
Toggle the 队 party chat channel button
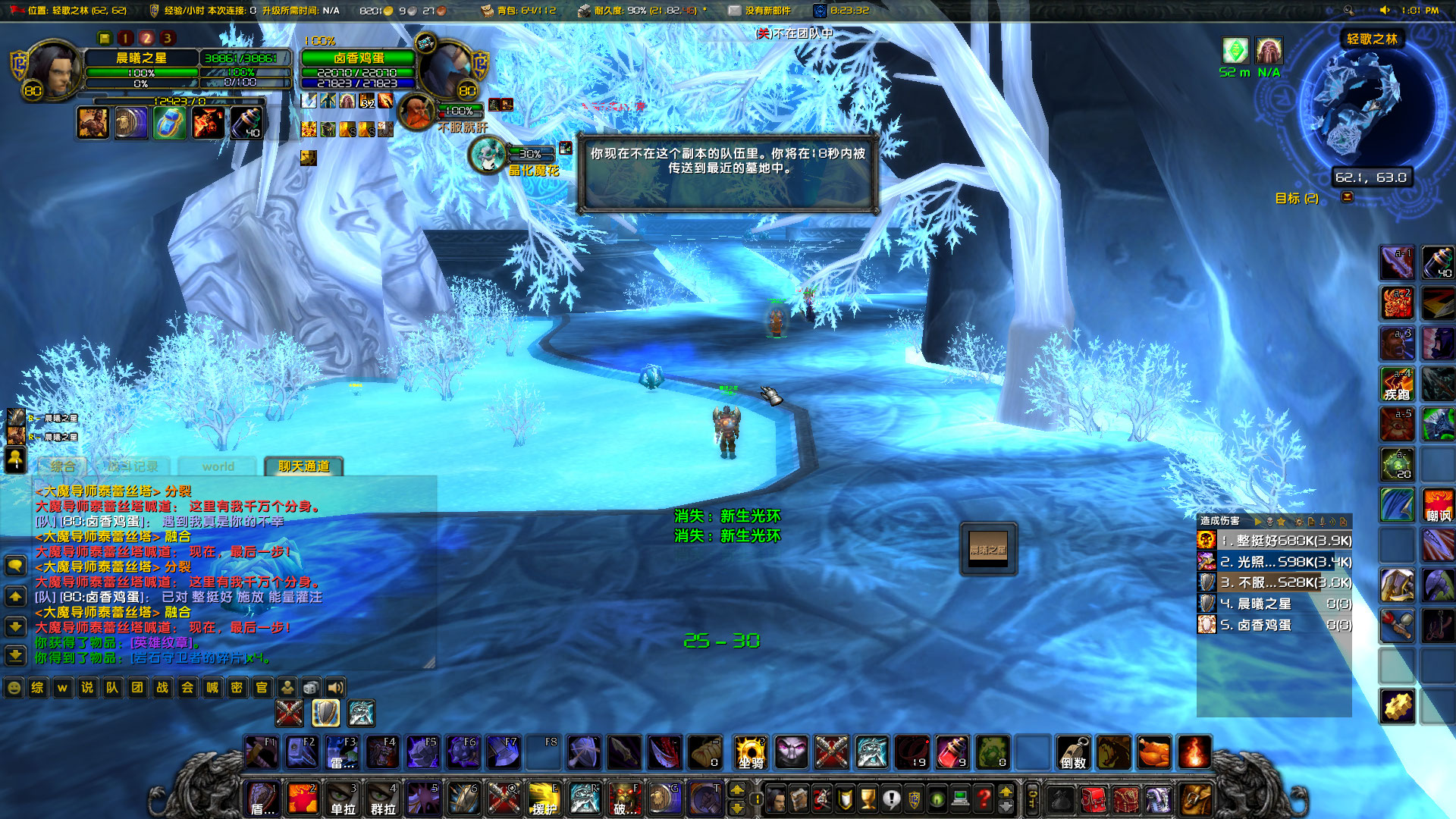[x=111, y=689]
